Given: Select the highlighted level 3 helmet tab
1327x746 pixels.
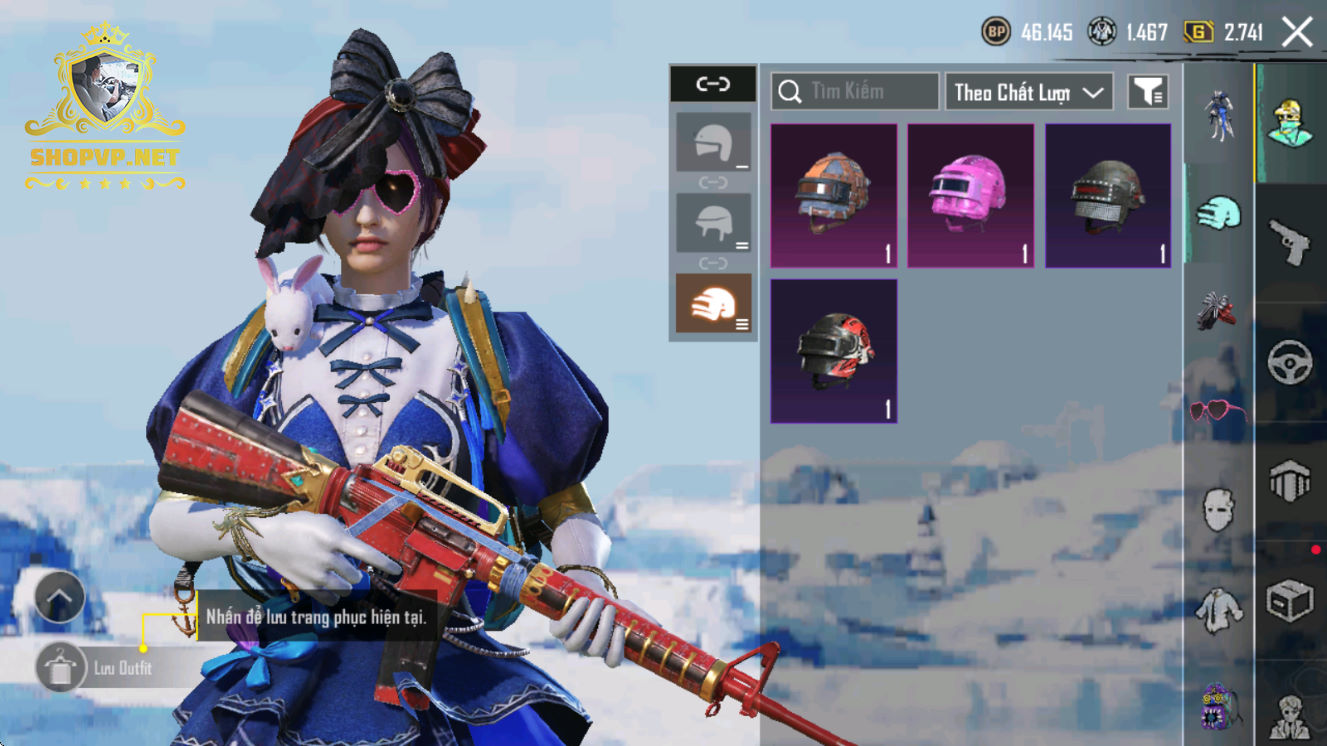Looking at the screenshot, I should (x=713, y=302).
